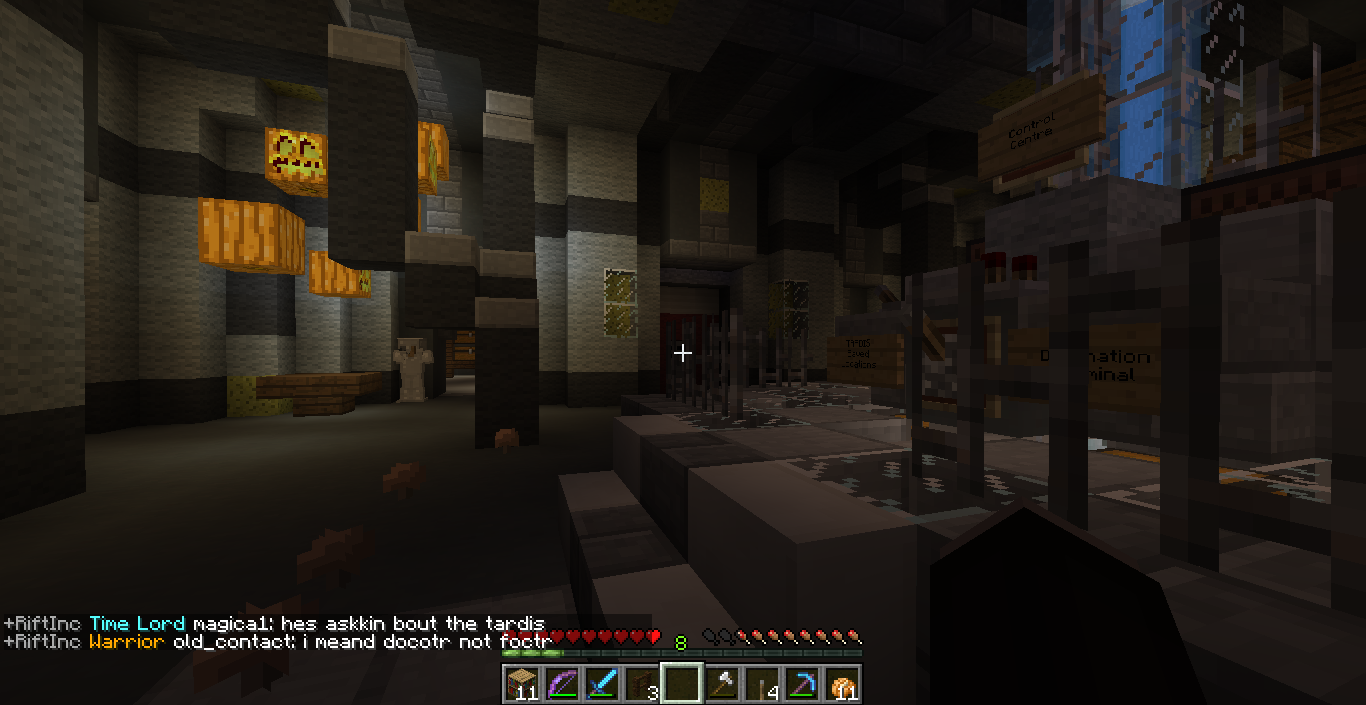This screenshot has width=1366, height=705.
Task: Select the orange food stack of eleven
Action: 841,684
